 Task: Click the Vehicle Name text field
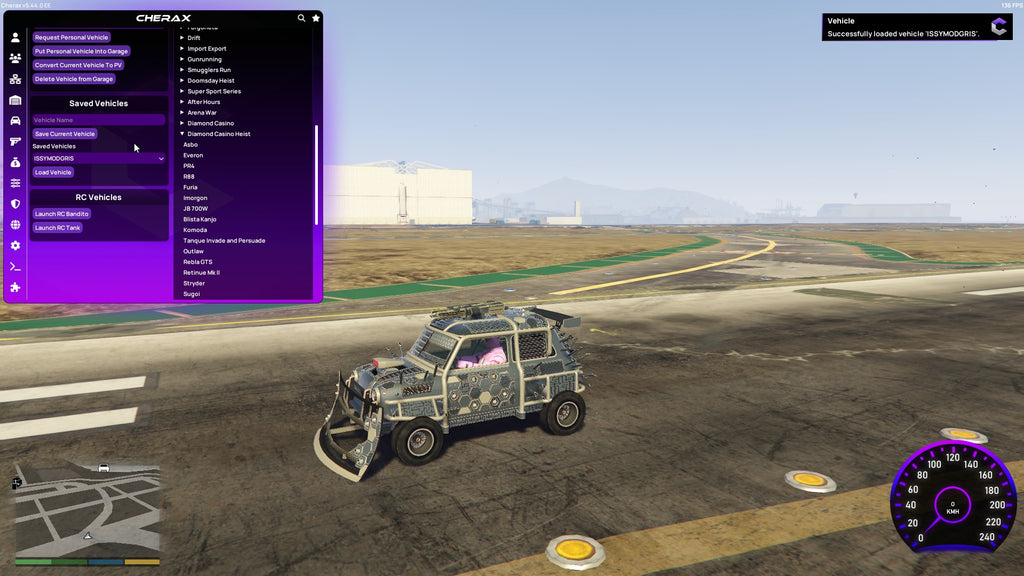(x=98, y=120)
